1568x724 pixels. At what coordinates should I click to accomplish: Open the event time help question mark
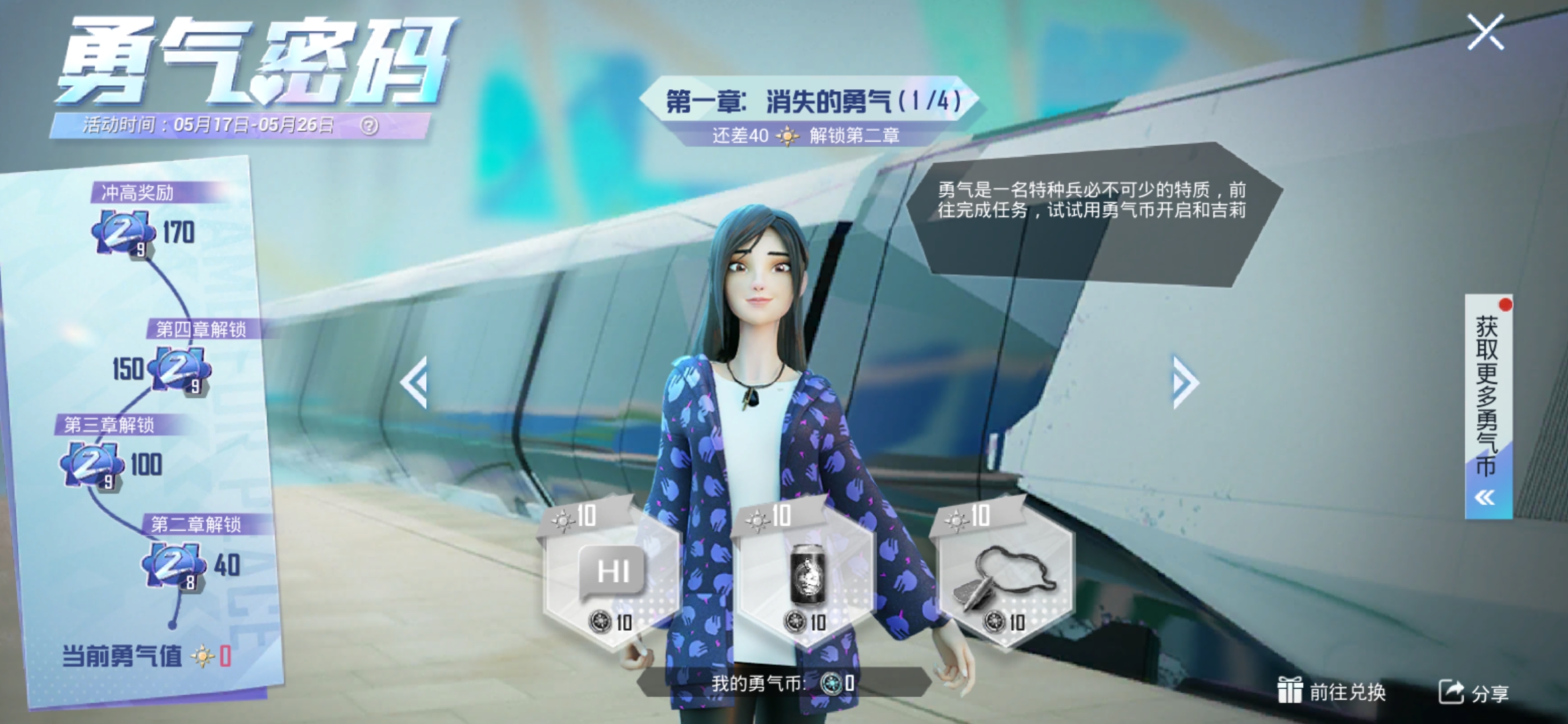tap(369, 125)
